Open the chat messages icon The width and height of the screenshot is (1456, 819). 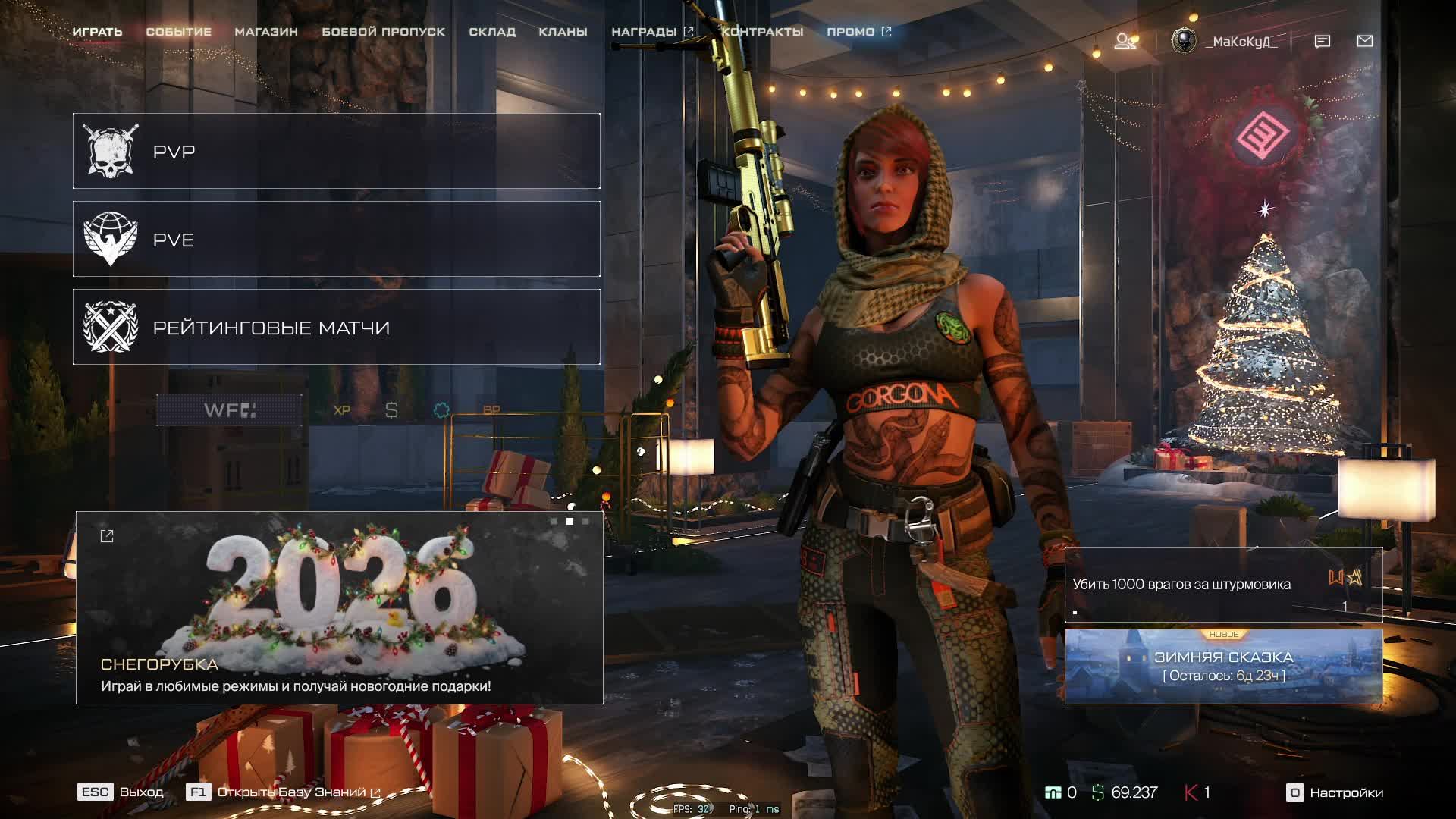pyautogui.click(x=1323, y=41)
